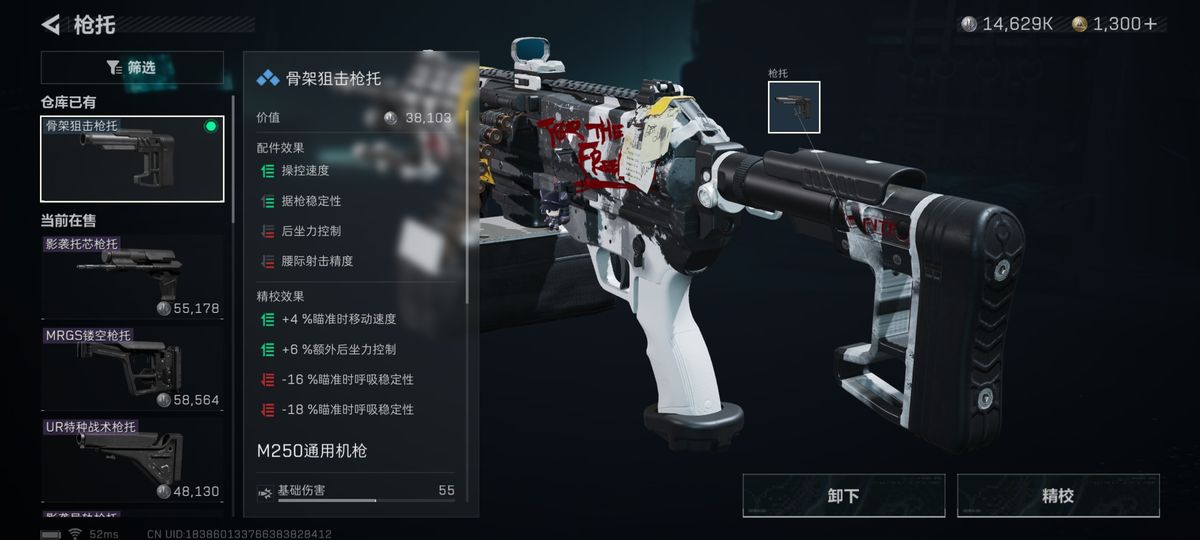
Task: Choose the 影袭托芯枪托 for sale
Action: pos(132,277)
